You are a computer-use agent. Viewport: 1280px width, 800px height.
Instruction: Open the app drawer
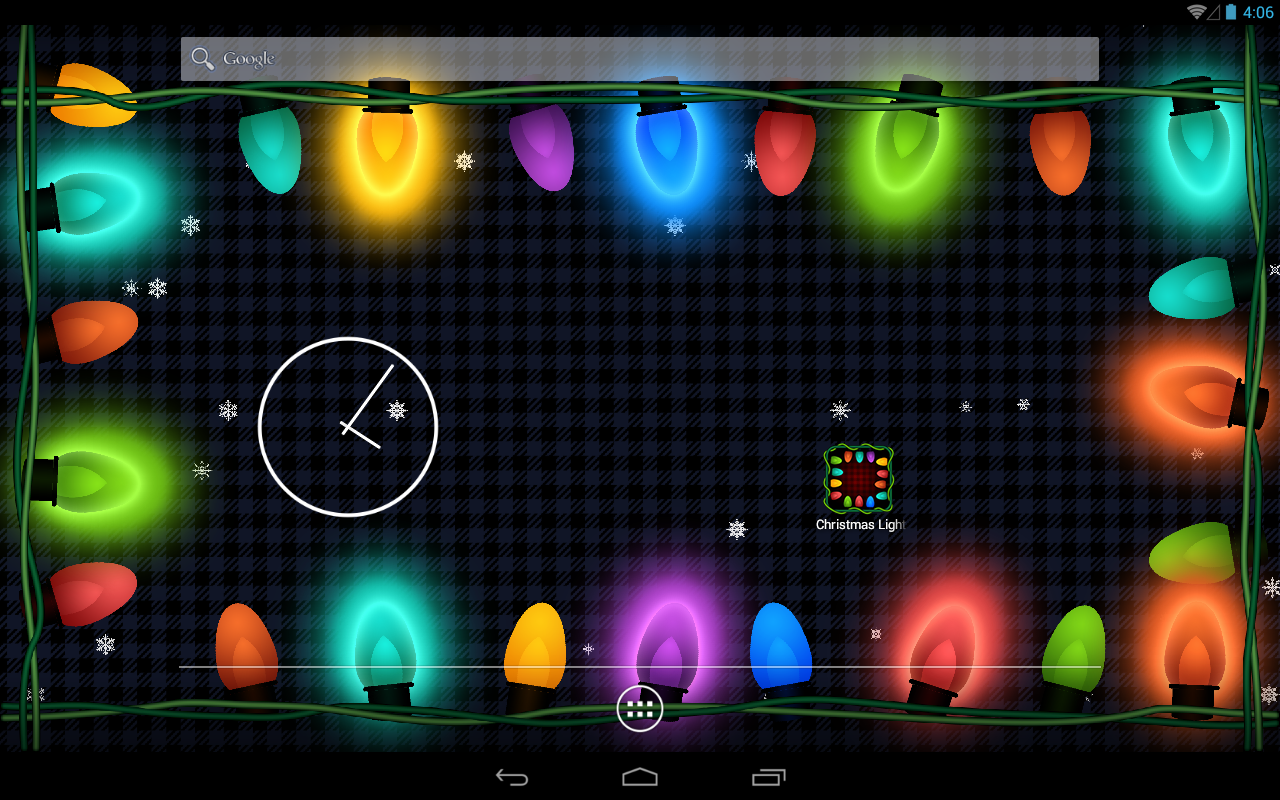tap(640, 707)
